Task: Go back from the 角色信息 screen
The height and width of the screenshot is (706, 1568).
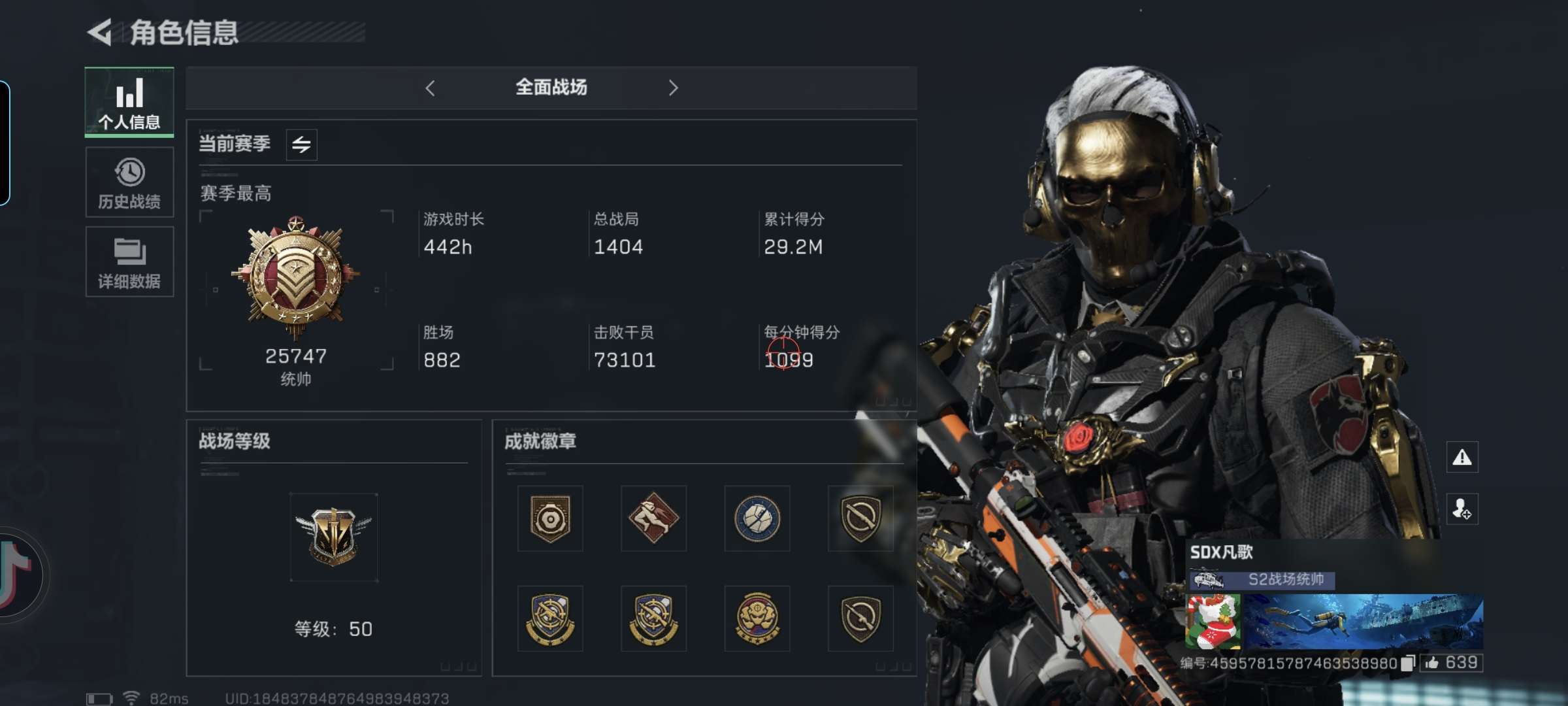Action: [100, 32]
